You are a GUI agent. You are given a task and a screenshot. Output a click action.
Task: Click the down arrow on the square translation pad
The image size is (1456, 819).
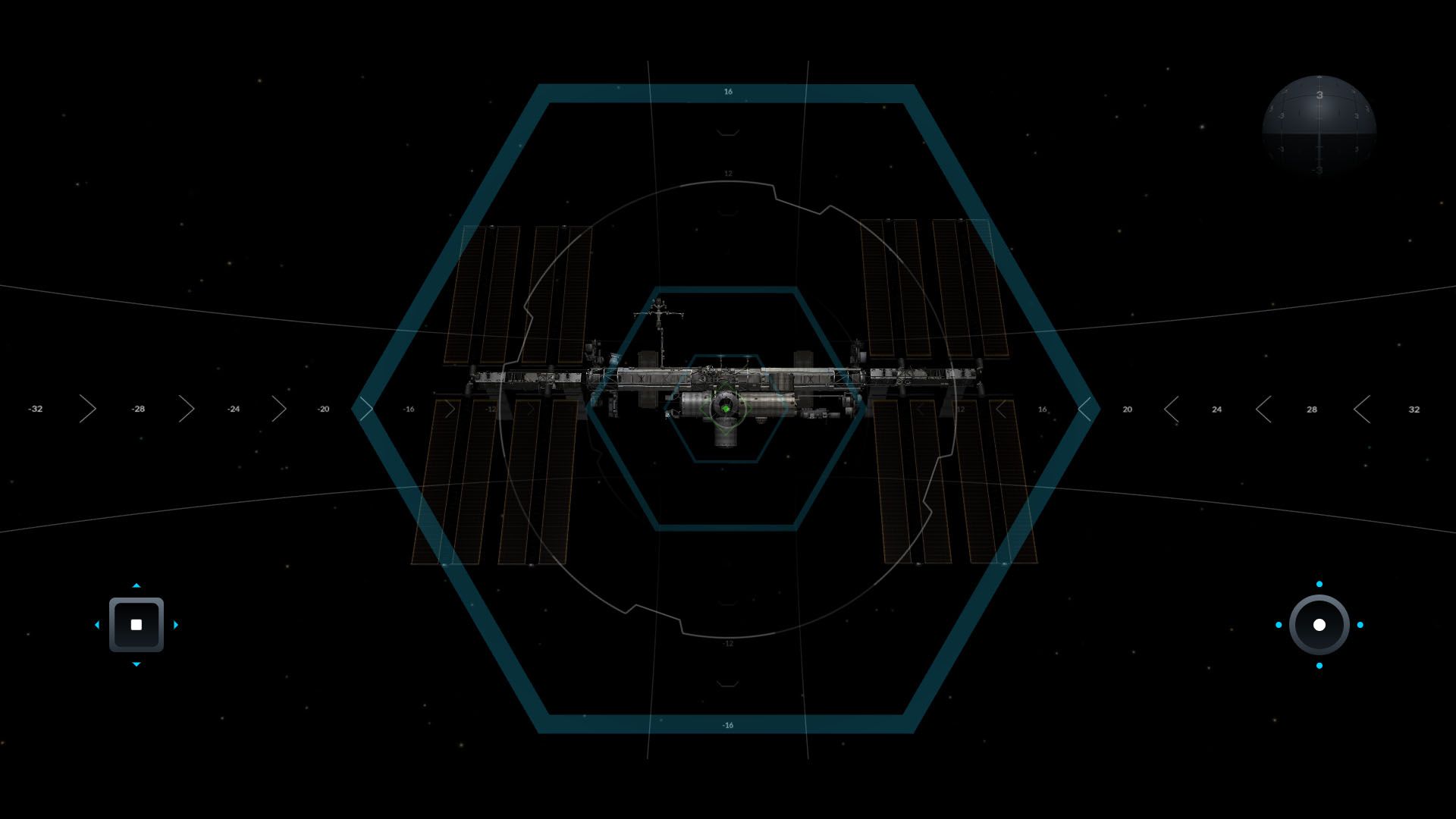tap(136, 664)
